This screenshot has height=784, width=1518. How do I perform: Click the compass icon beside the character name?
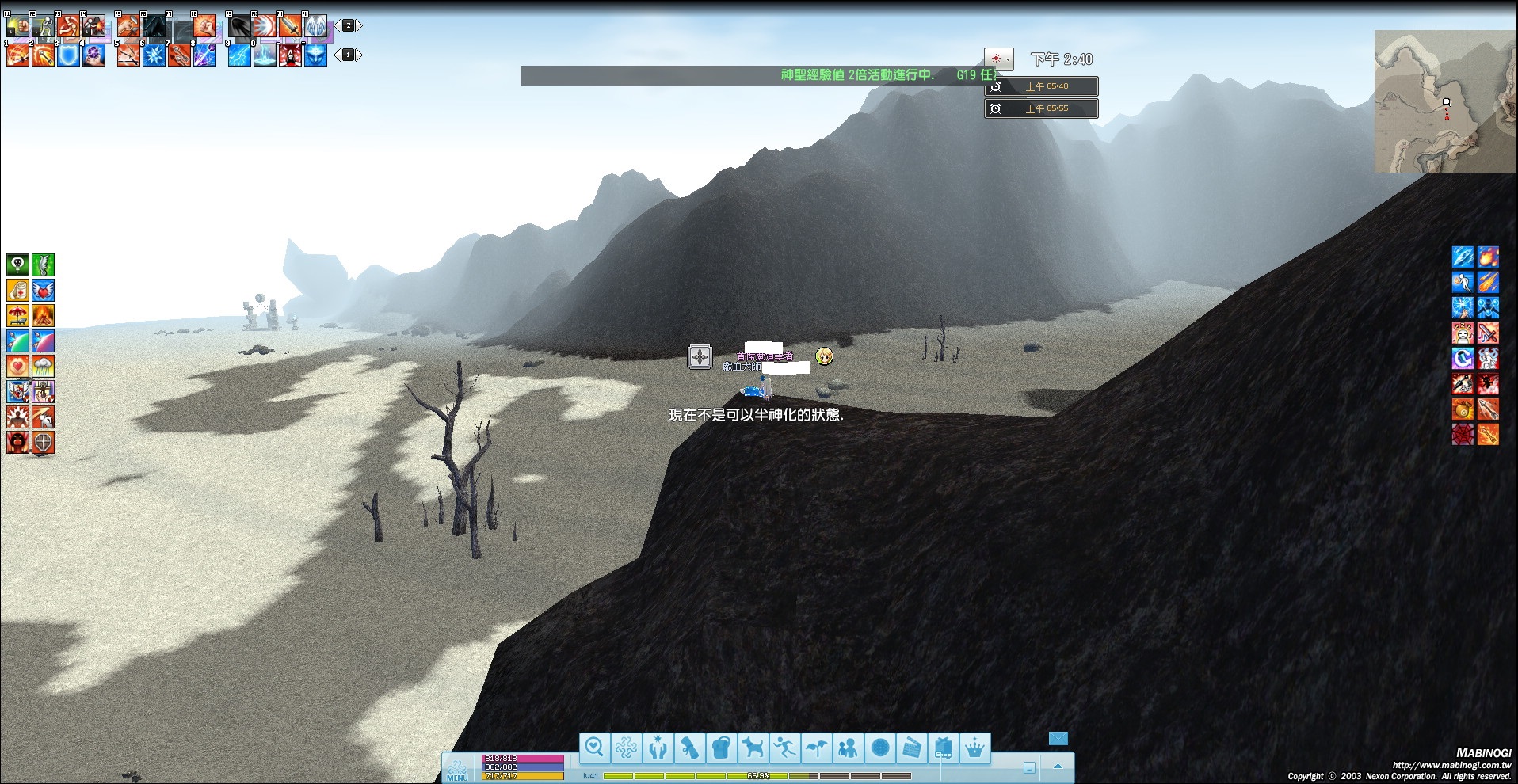(x=700, y=357)
